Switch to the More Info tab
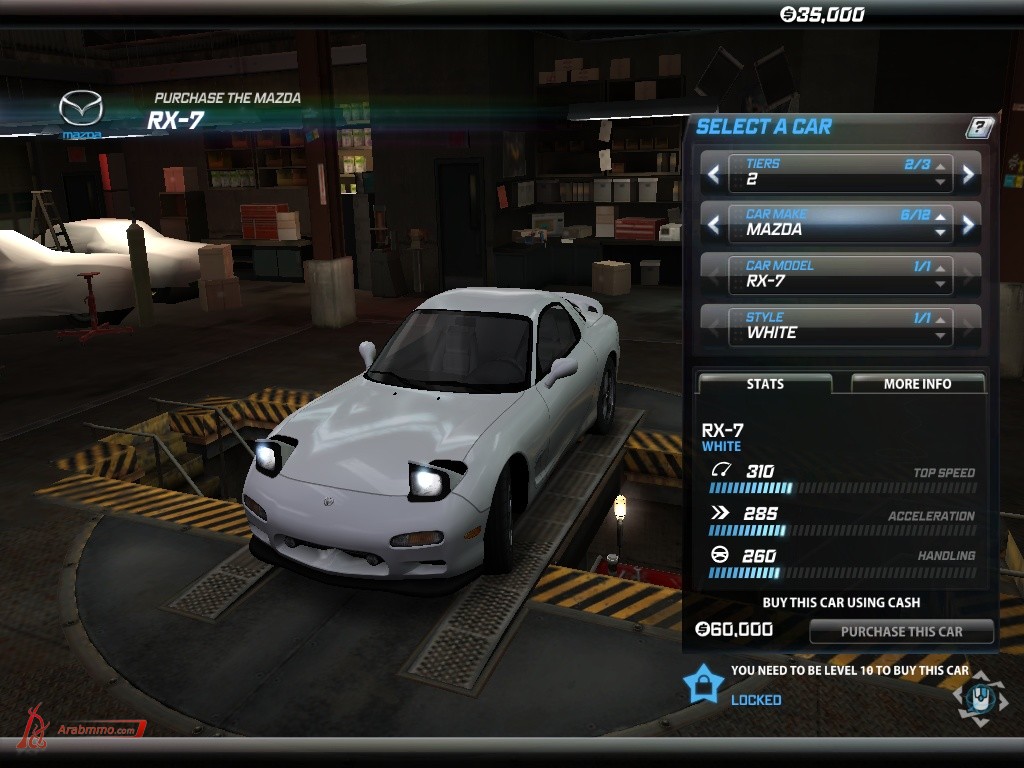Image resolution: width=1024 pixels, height=768 pixels. click(917, 384)
